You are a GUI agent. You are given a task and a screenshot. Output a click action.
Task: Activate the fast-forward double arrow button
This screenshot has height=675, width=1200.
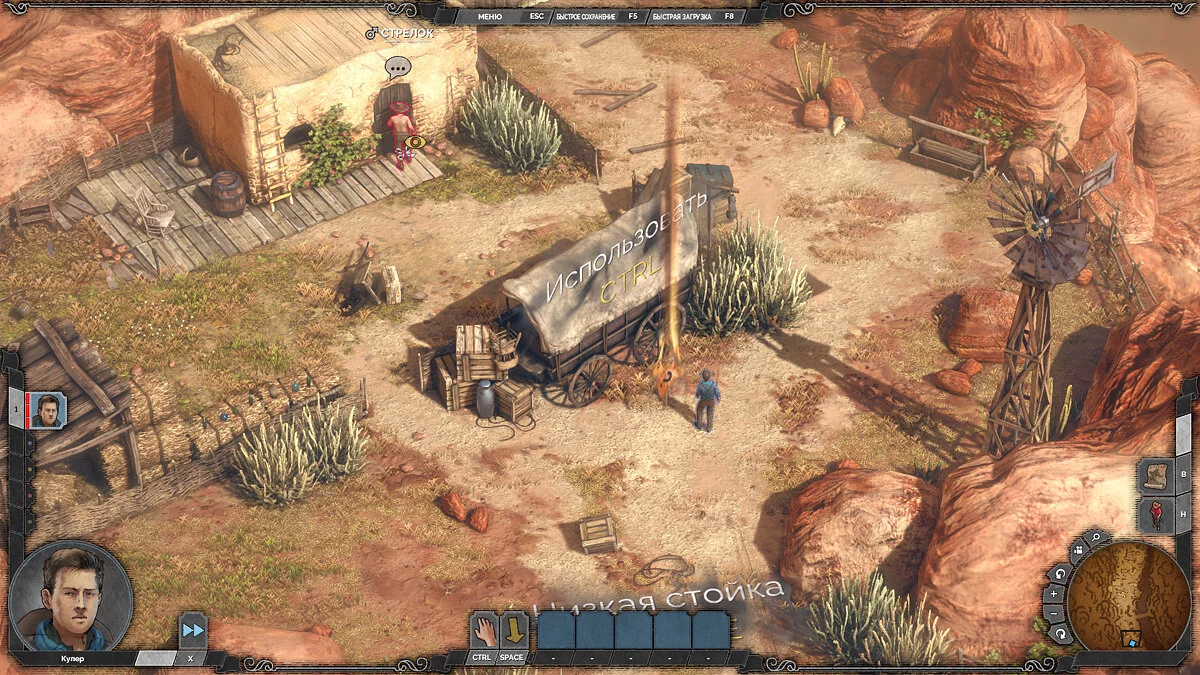point(192,632)
